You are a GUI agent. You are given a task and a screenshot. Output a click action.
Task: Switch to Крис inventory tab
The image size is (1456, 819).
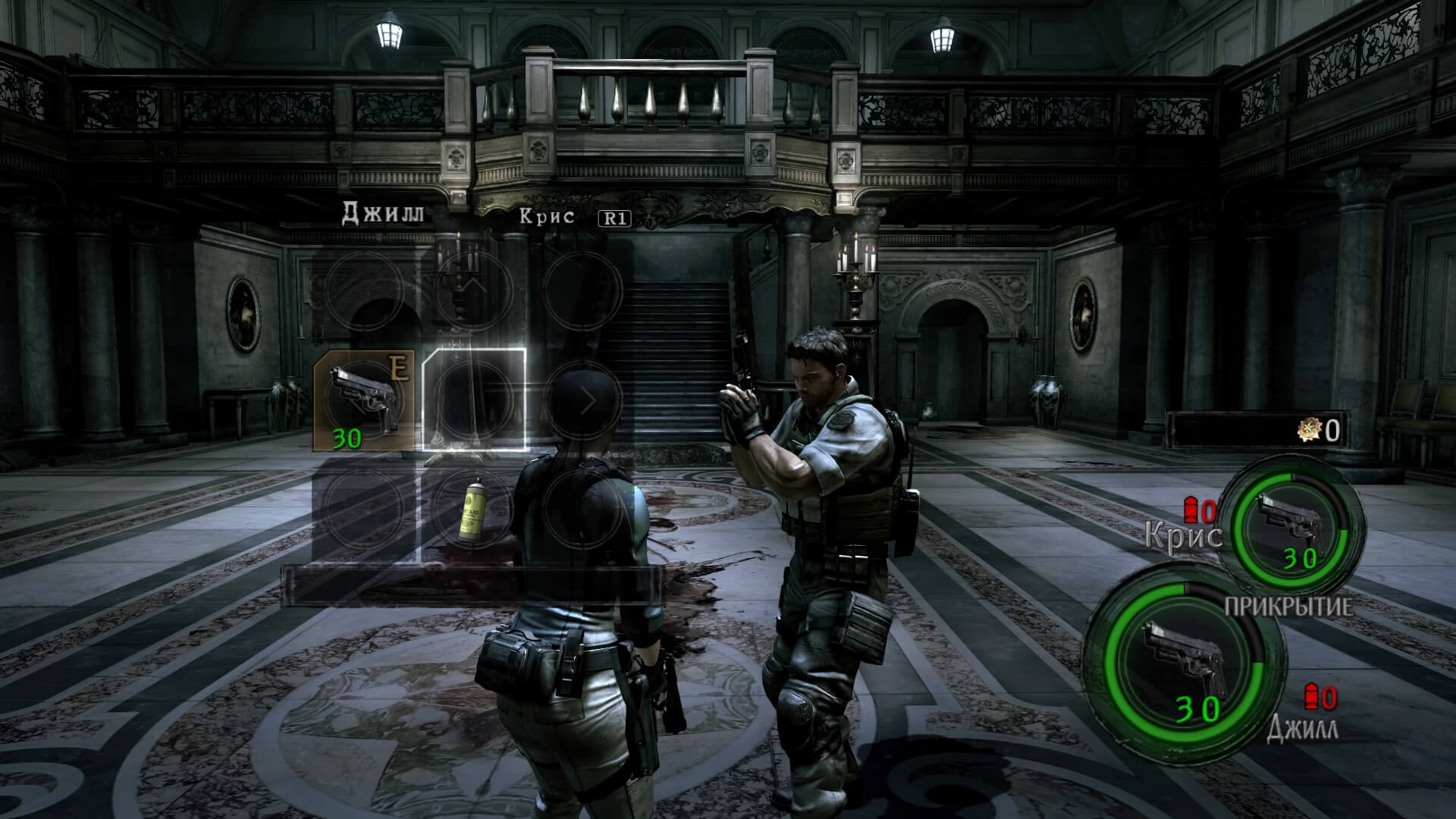546,216
